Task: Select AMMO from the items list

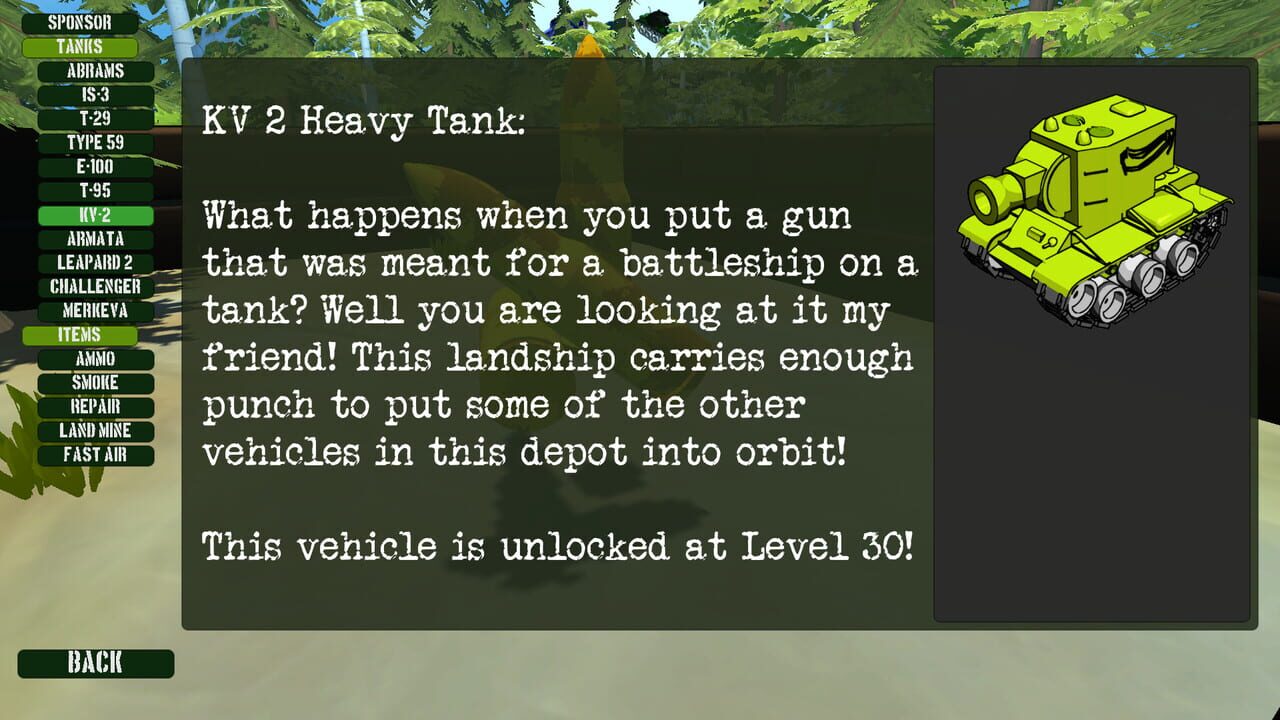Action: 95,358
